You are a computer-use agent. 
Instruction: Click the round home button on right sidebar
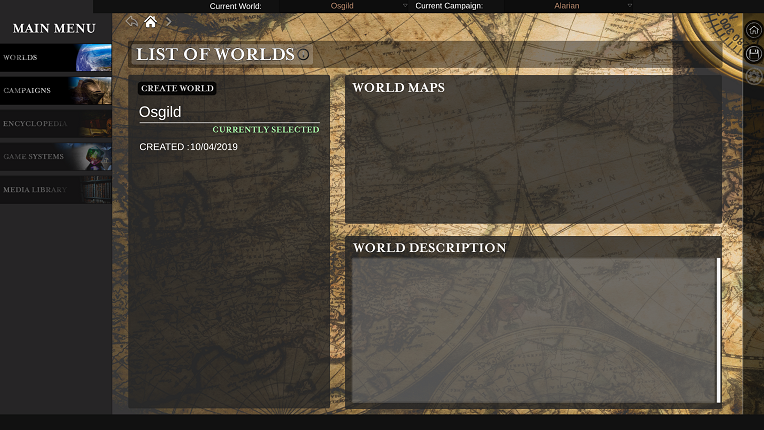point(754,30)
